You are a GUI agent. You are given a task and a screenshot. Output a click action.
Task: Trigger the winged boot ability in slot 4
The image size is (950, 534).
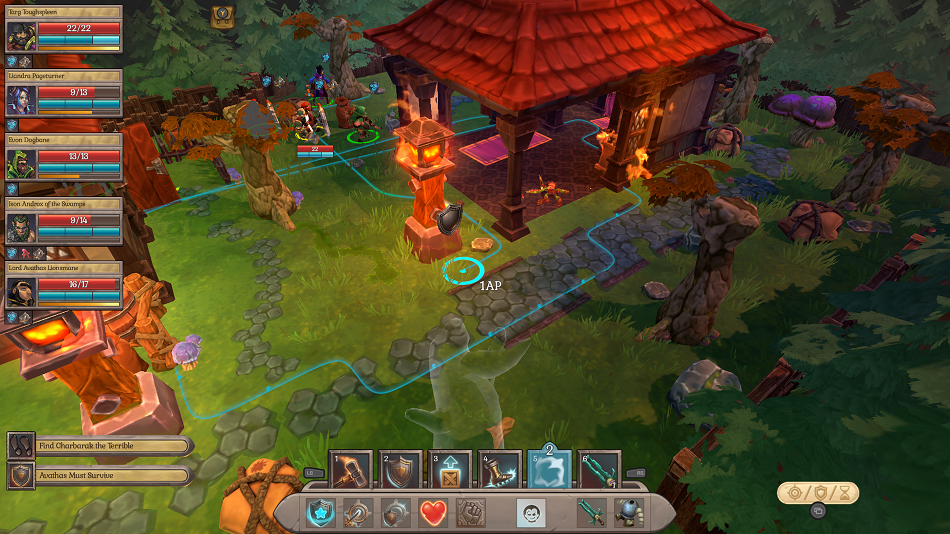tap(499, 470)
